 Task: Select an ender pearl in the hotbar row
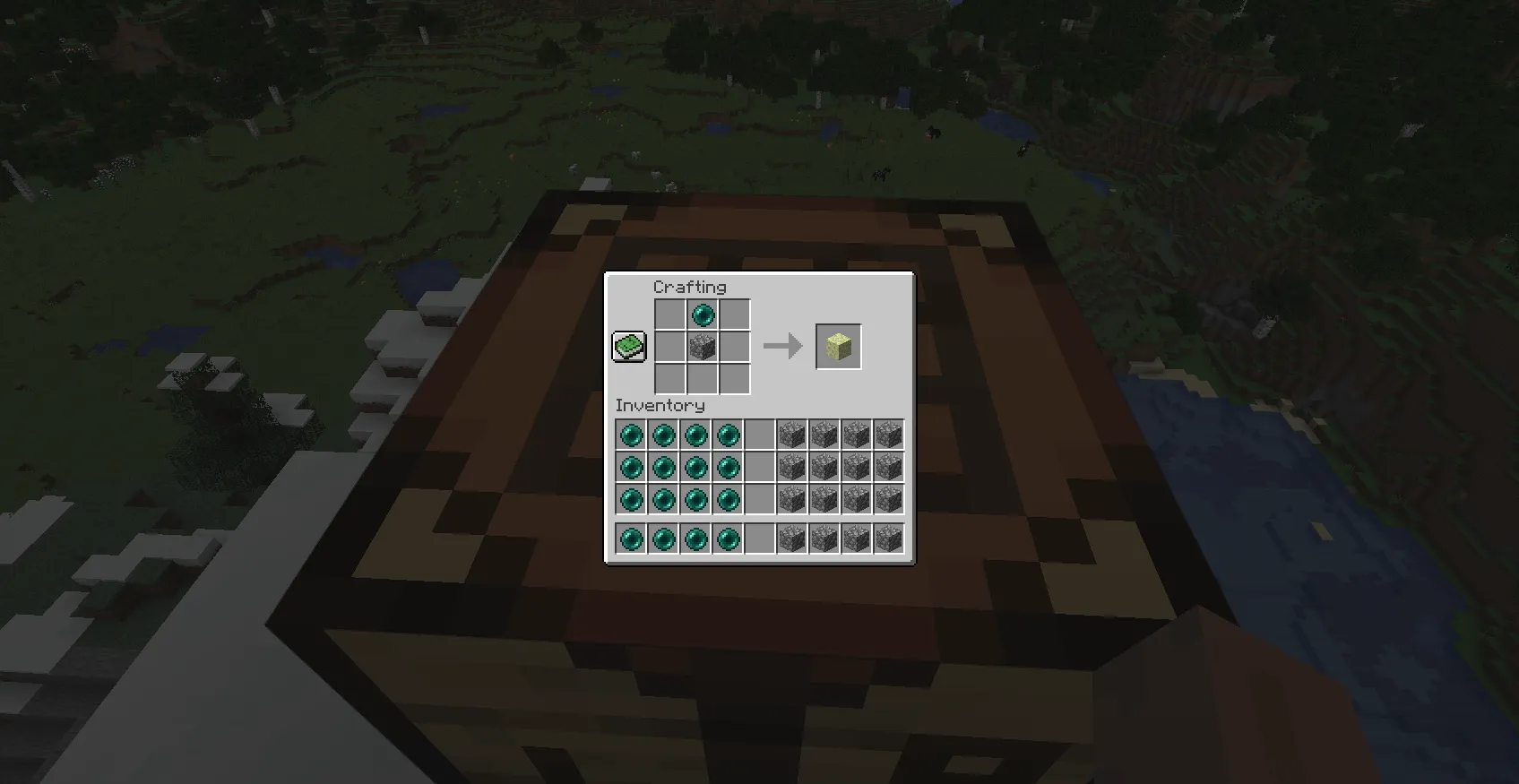pos(631,537)
